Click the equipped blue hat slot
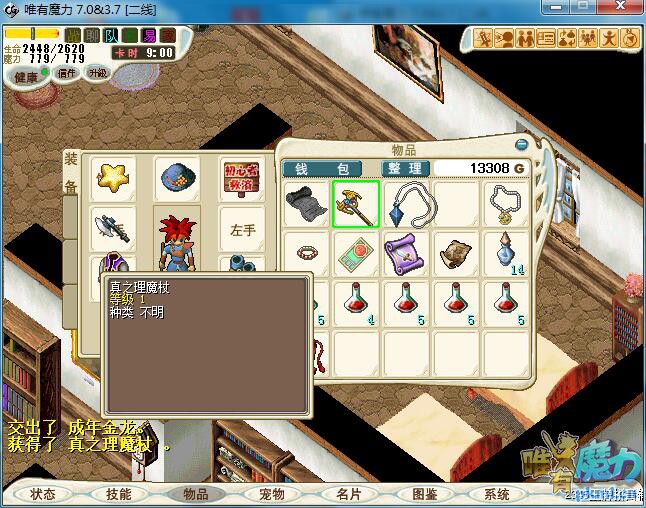Viewport: 646px width, 508px height. tap(177, 178)
